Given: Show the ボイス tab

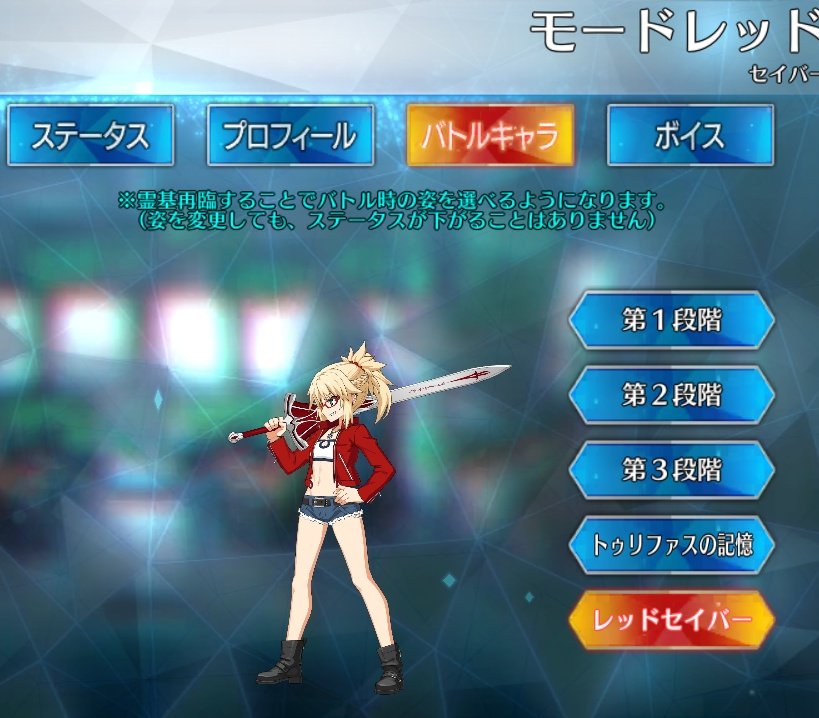Looking at the screenshot, I should (690, 135).
